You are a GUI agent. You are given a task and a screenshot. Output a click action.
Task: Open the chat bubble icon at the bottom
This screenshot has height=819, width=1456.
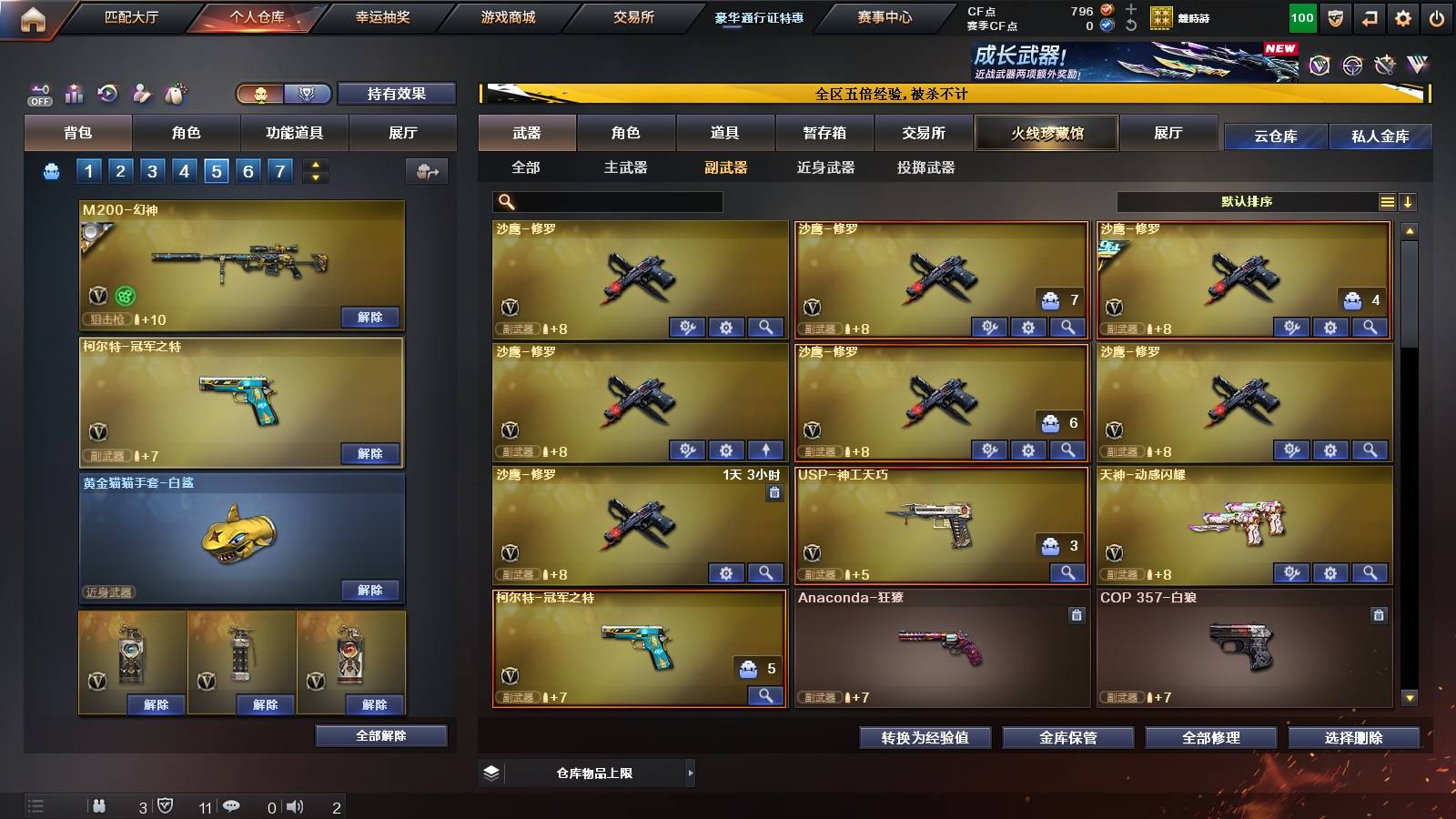(x=232, y=805)
